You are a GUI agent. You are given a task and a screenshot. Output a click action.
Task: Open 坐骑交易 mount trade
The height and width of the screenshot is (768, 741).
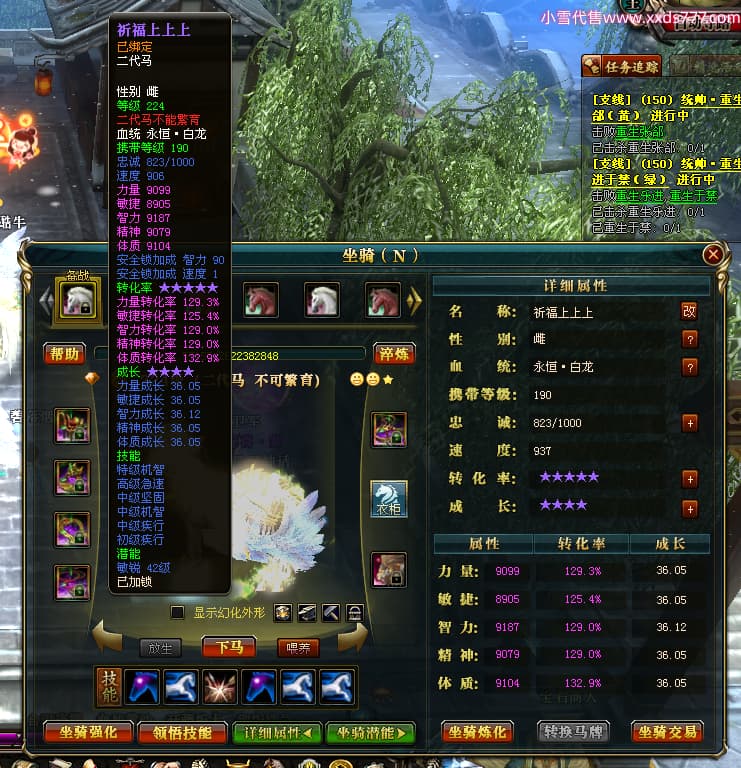667,733
